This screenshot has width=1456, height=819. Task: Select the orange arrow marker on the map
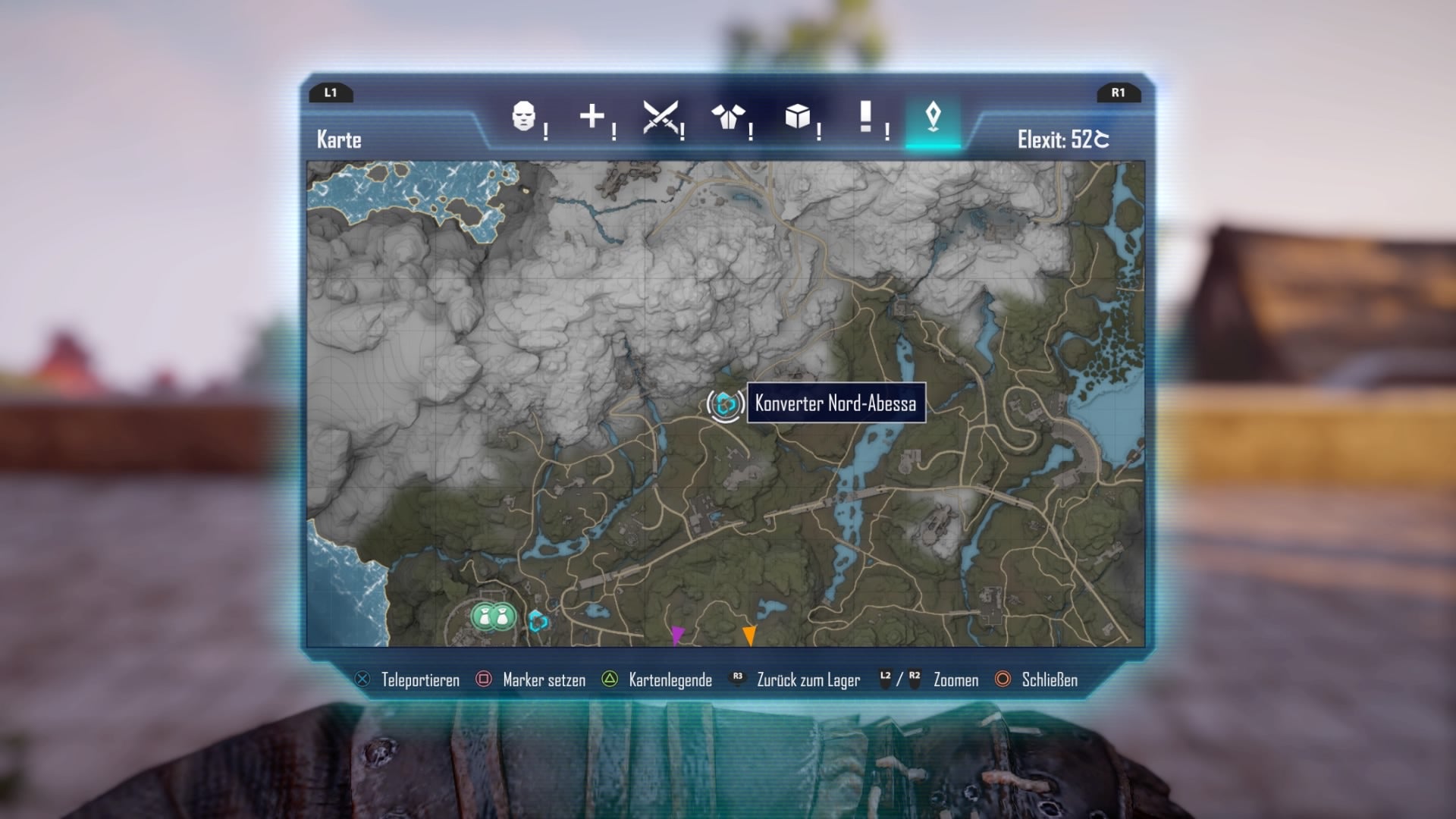click(x=749, y=635)
